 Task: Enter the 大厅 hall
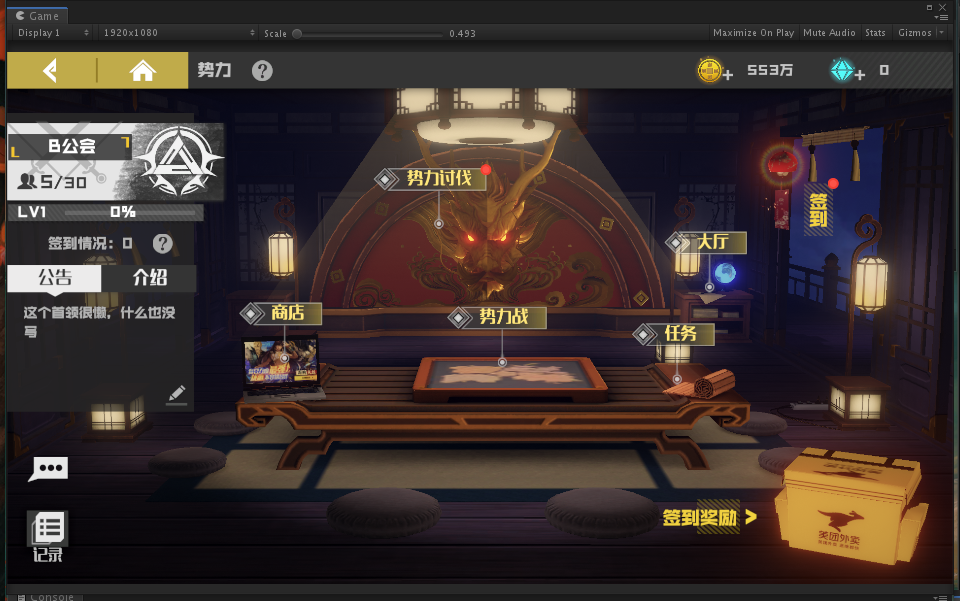[x=712, y=242]
